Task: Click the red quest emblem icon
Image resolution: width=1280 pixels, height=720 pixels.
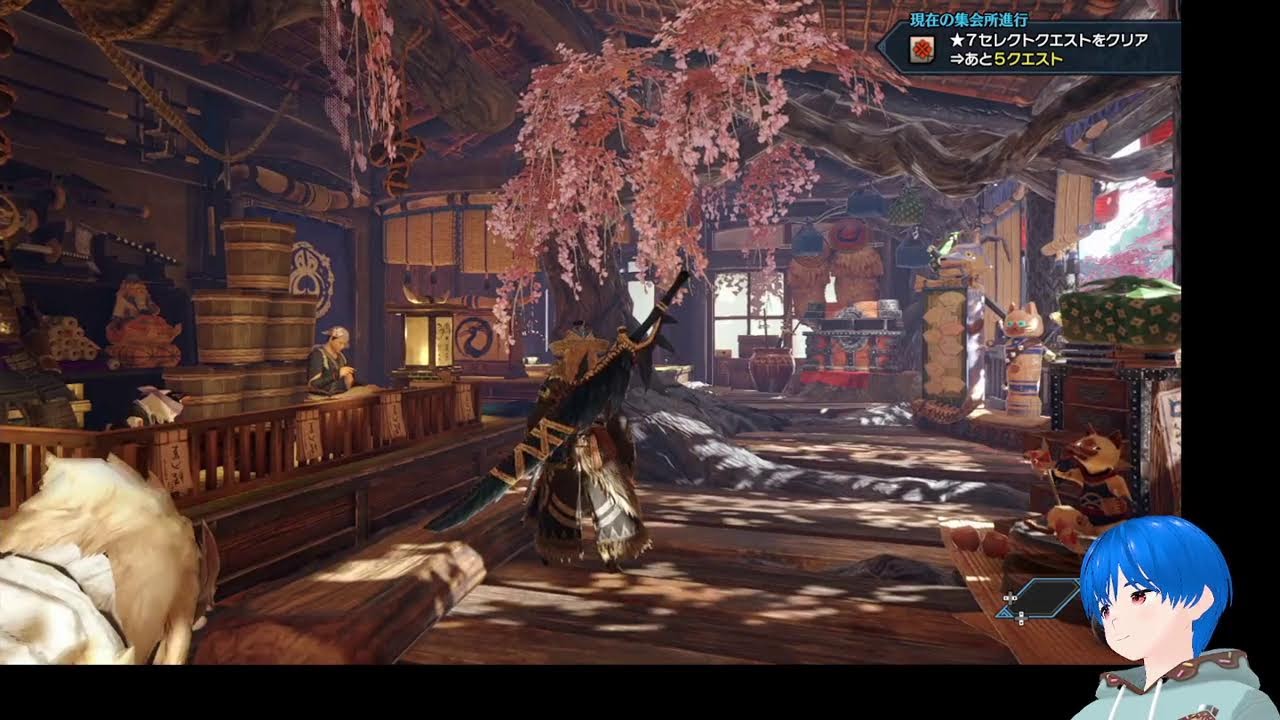Action: pos(923,49)
